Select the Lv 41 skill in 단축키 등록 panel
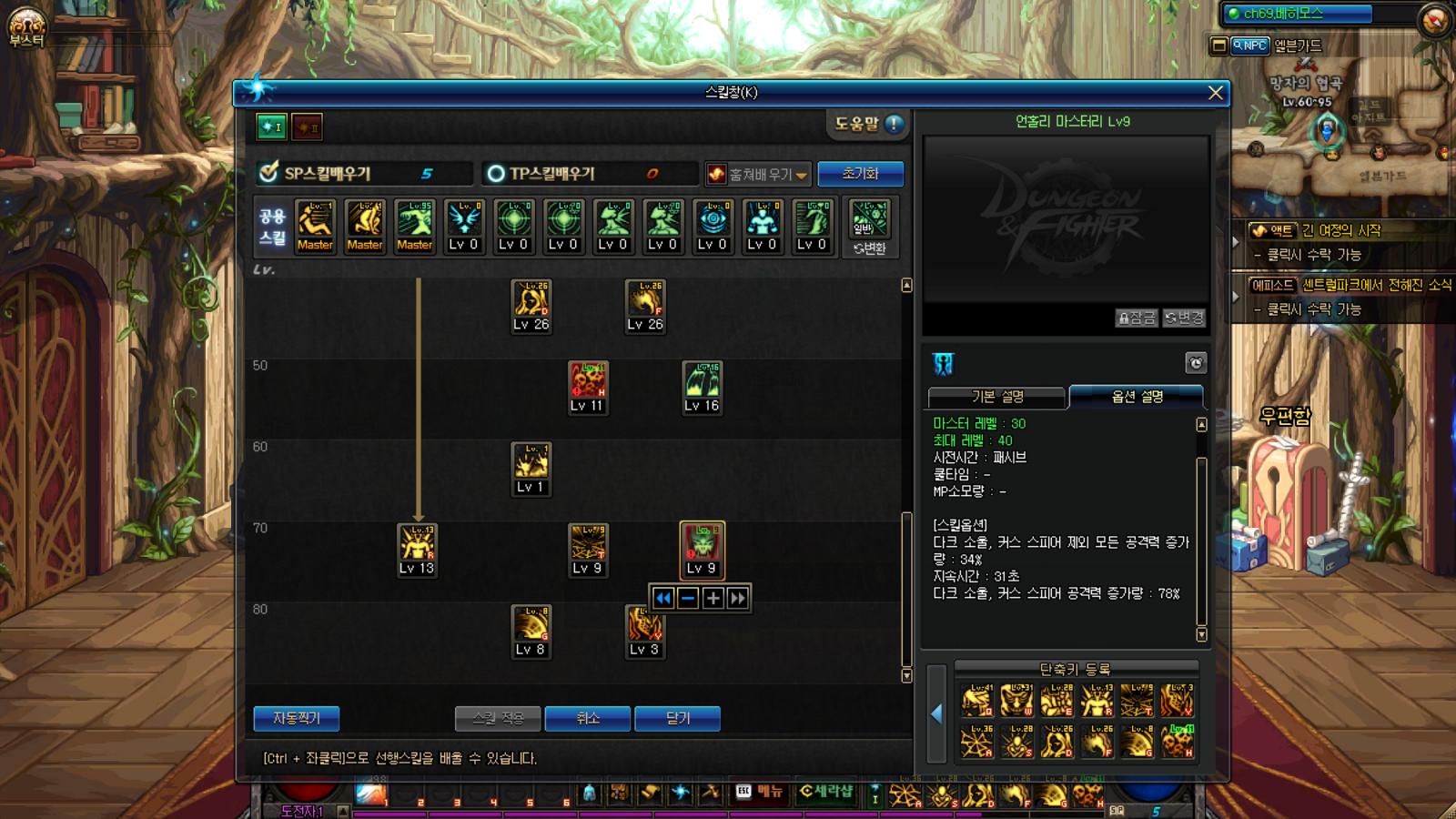The width and height of the screenshot is (1456, 819). [x=976, y=700]
